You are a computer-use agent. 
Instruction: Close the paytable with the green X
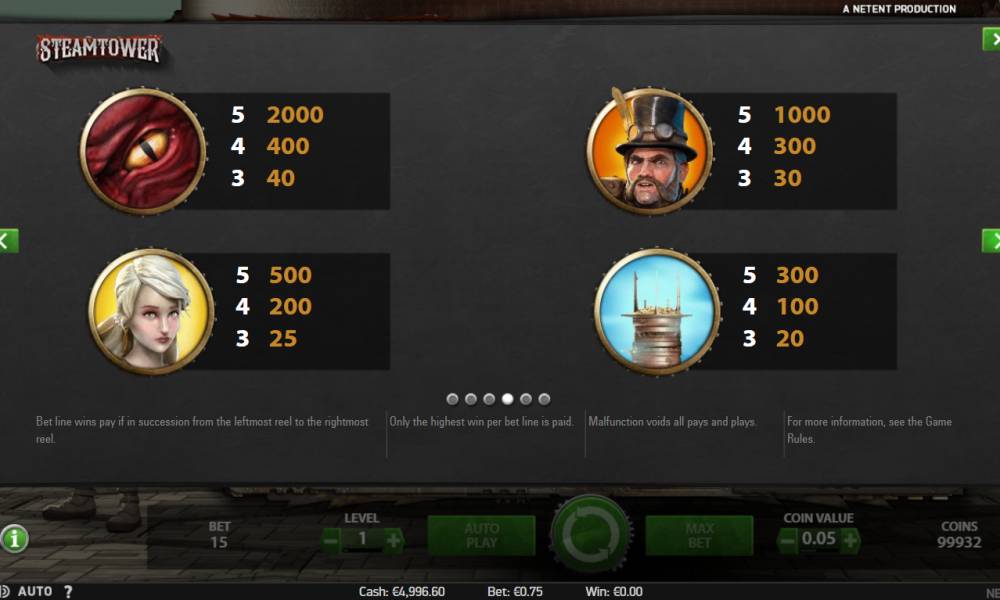992,39
